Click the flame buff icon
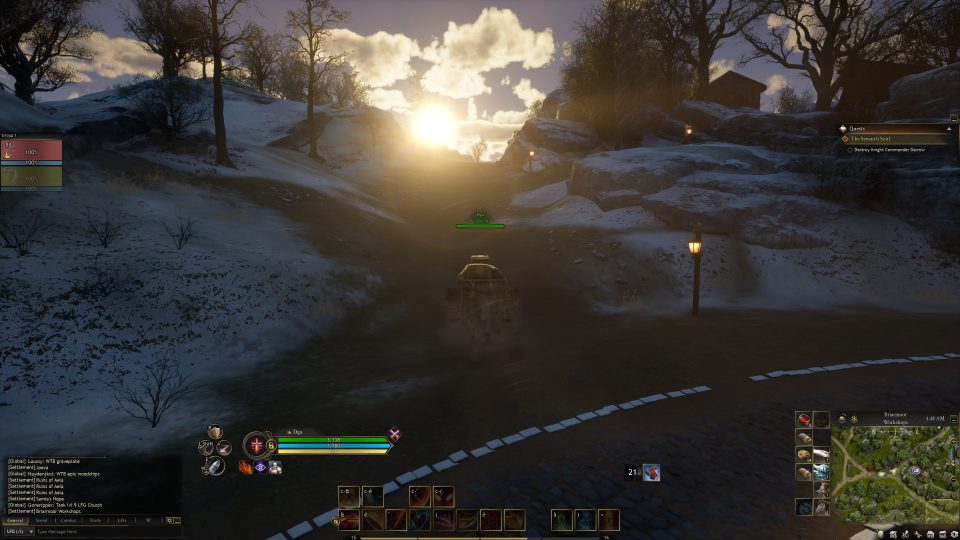This screenshot has height=540, width=960. coord(244,467)
